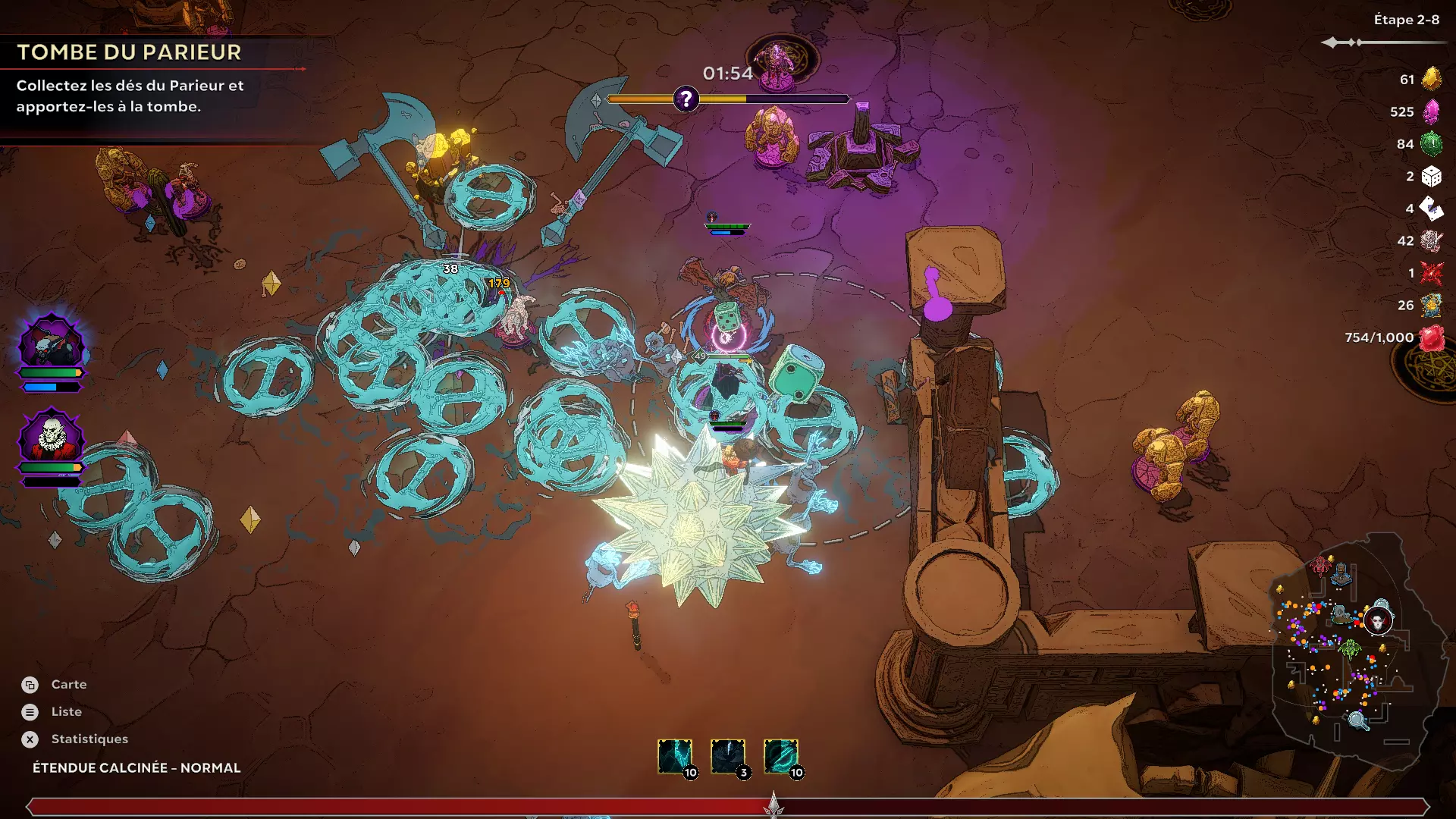The height and width of the screenshot is (819, 1456).
Task: Activate the cyan swirl ability icon
Action: pos(780,756)
